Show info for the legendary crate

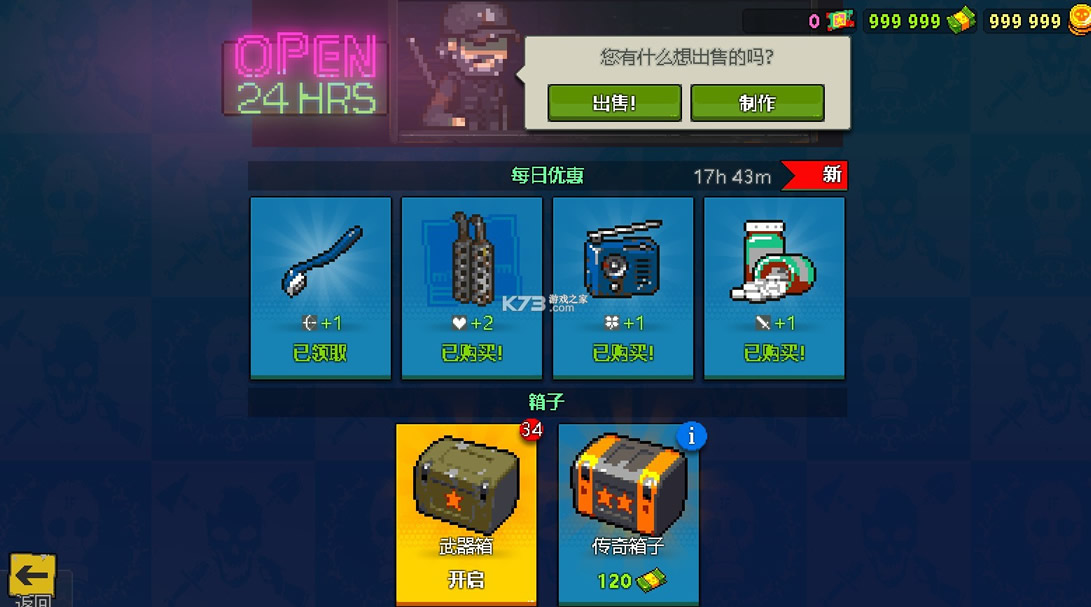pos(691,436)
